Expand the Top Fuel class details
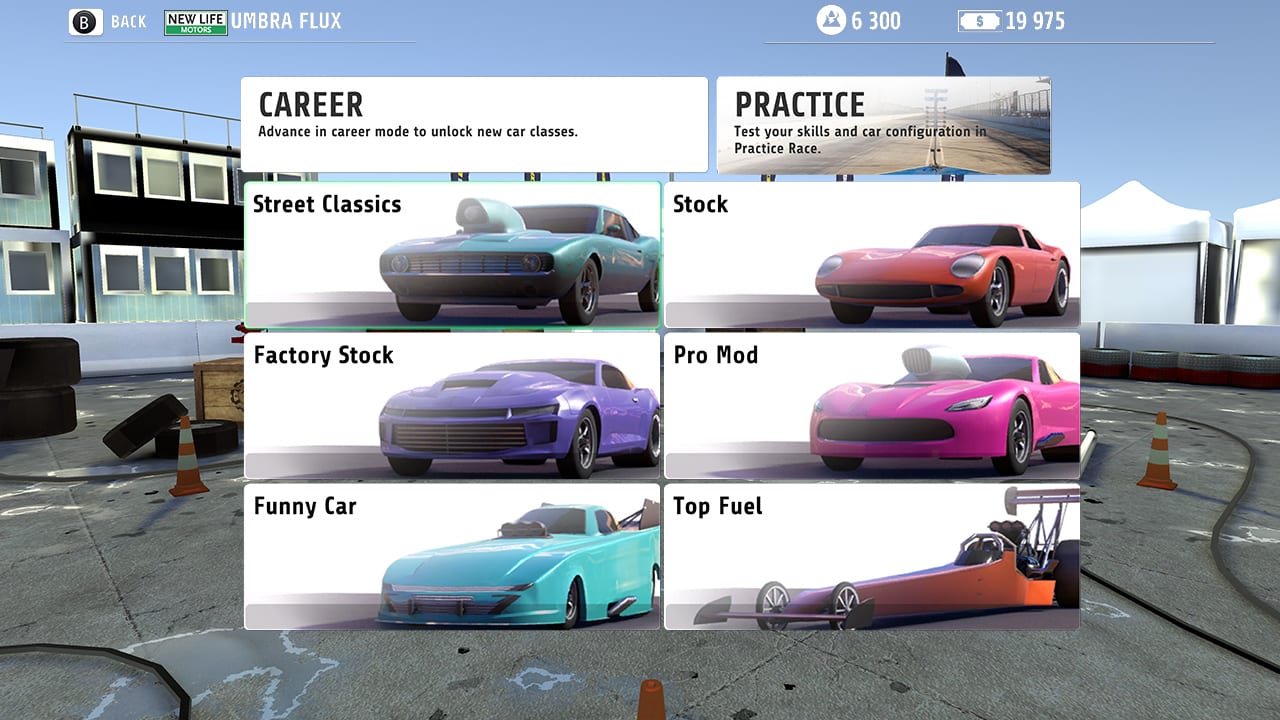Image resolution: width=1280 pixels, height=720 pixels. pos(872,557)
